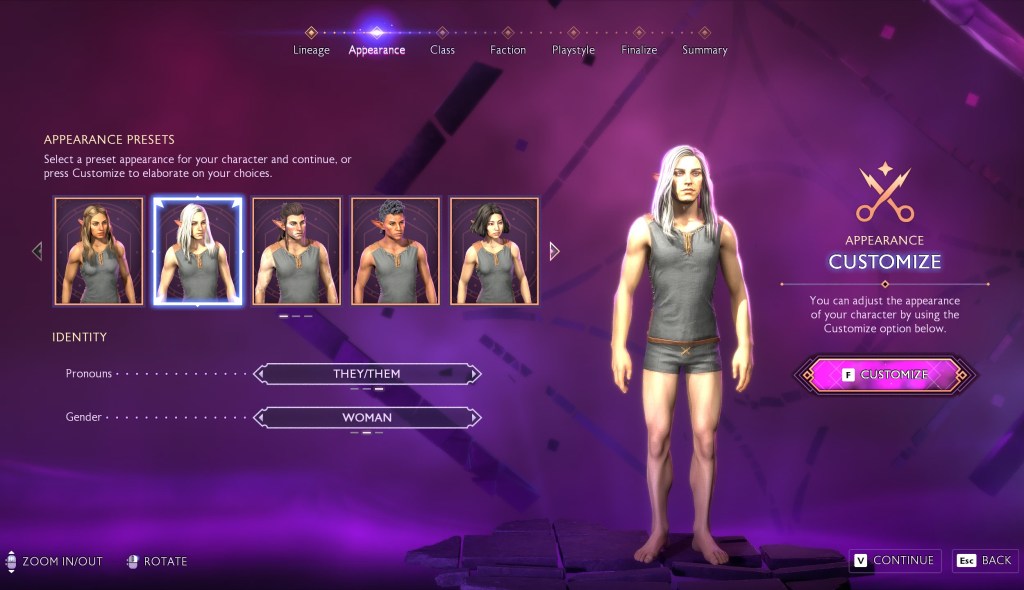Viewport: 1024px width, 590px height.
Task: Cycle Pronouns to the previous option
Action: click(261, 374)
